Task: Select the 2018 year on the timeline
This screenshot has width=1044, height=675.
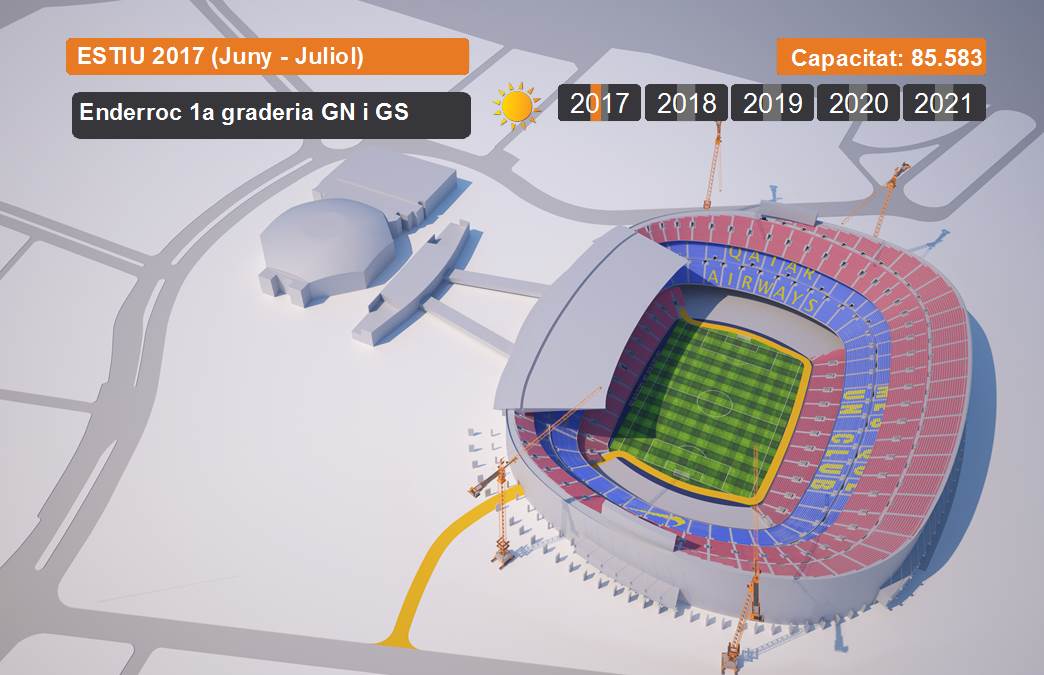Action: tap(686, 103)
